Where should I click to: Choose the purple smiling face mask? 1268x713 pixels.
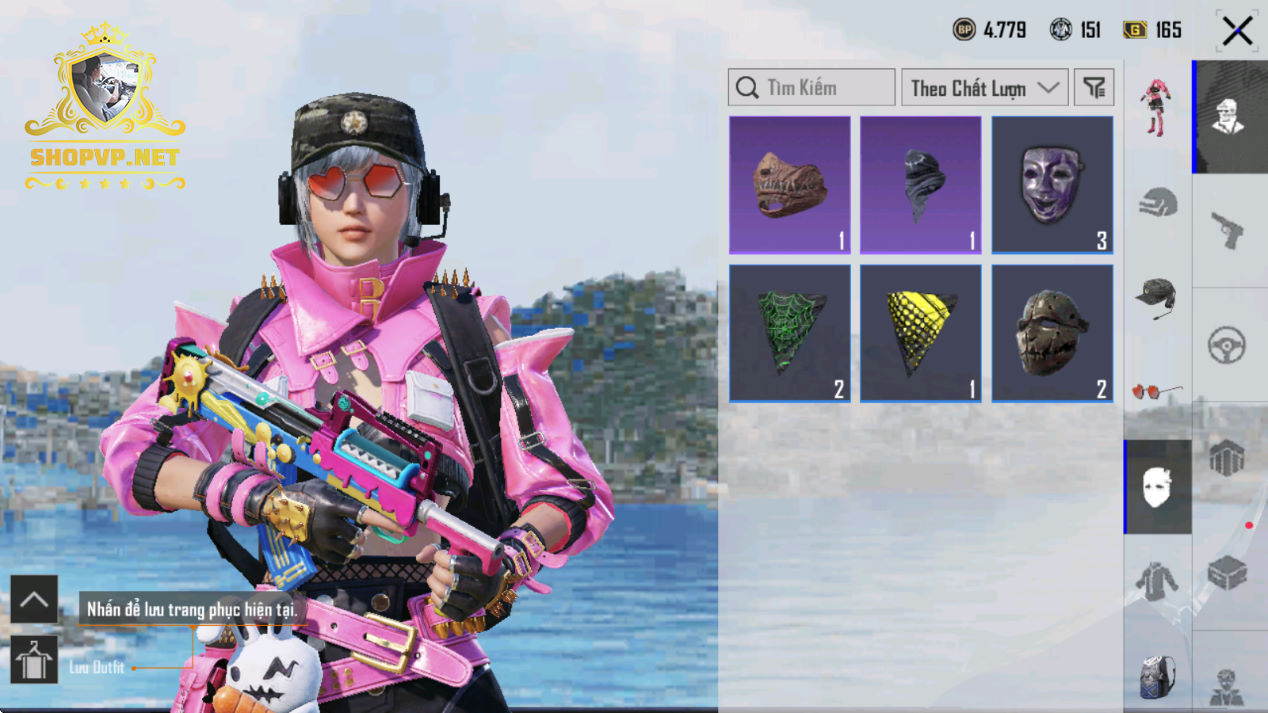pyautogui.click(x=1052, y=185)
